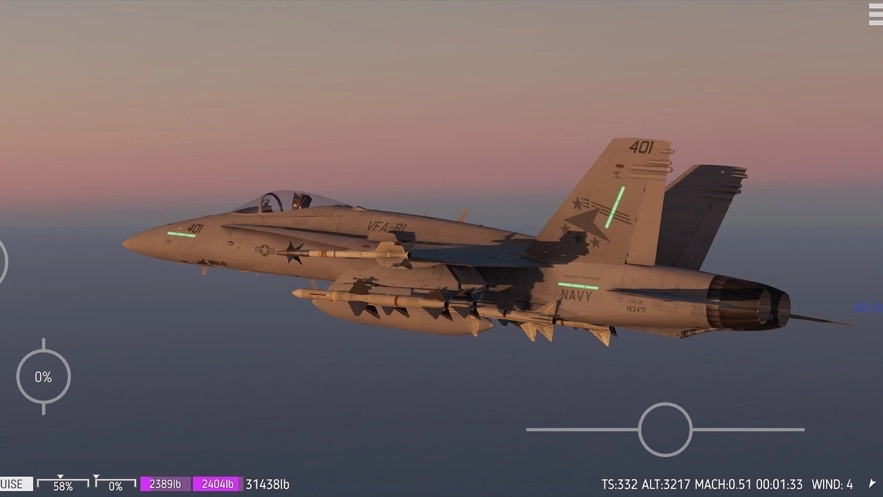Open the hamburger menu in the corner
This screenshot has height=497, width=883.
pyautogui.click(x=874, y=12)
